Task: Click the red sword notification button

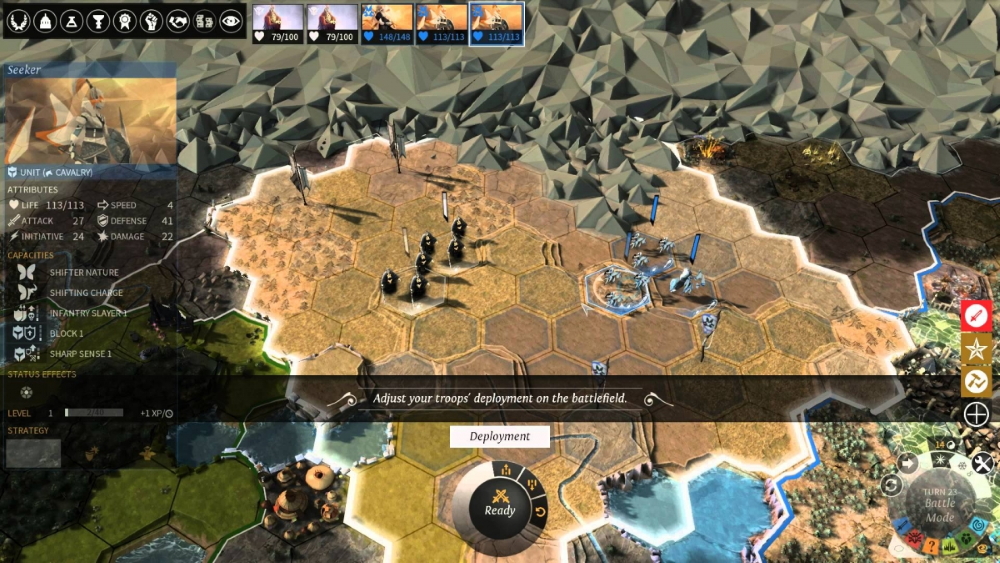Action: (x=976, y=315)
